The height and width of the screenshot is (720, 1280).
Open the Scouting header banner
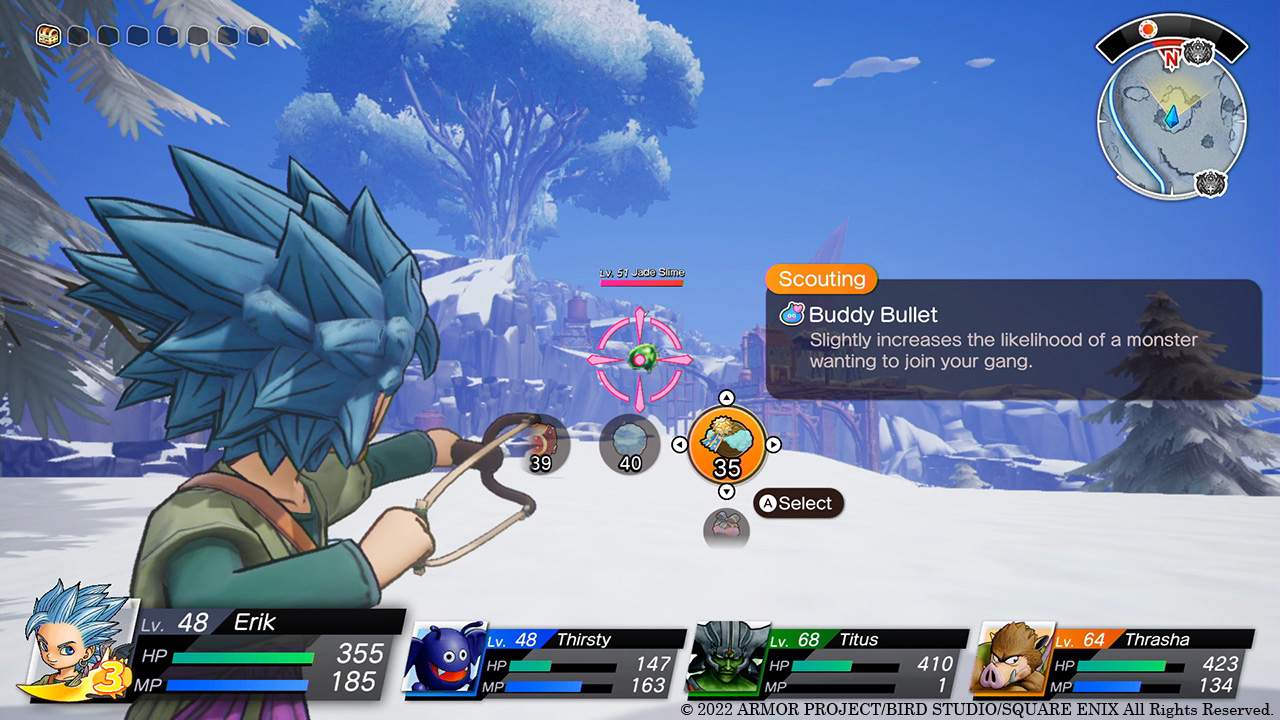[x=820, y=279]
